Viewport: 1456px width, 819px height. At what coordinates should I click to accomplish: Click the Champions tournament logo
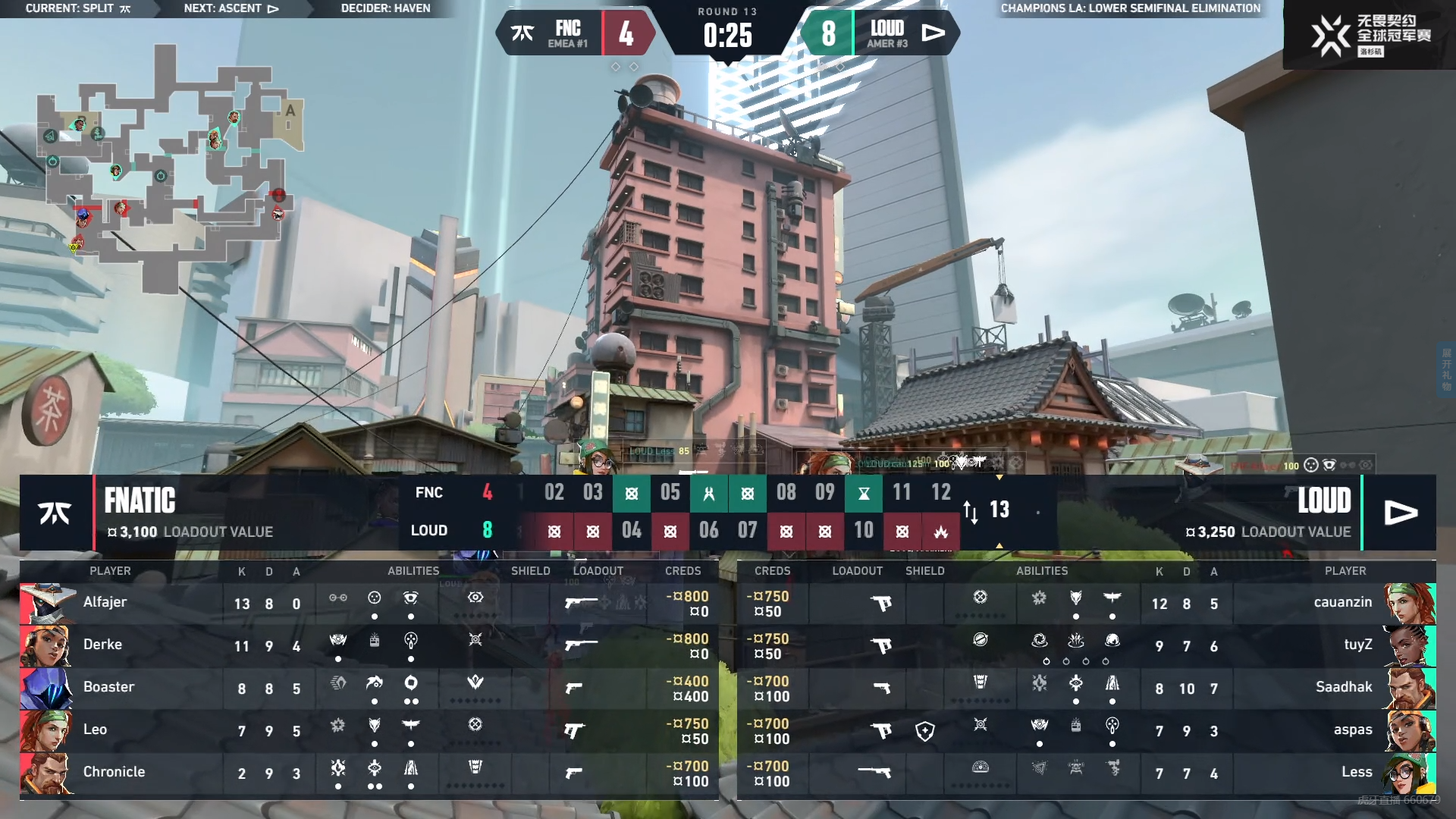1370,35
